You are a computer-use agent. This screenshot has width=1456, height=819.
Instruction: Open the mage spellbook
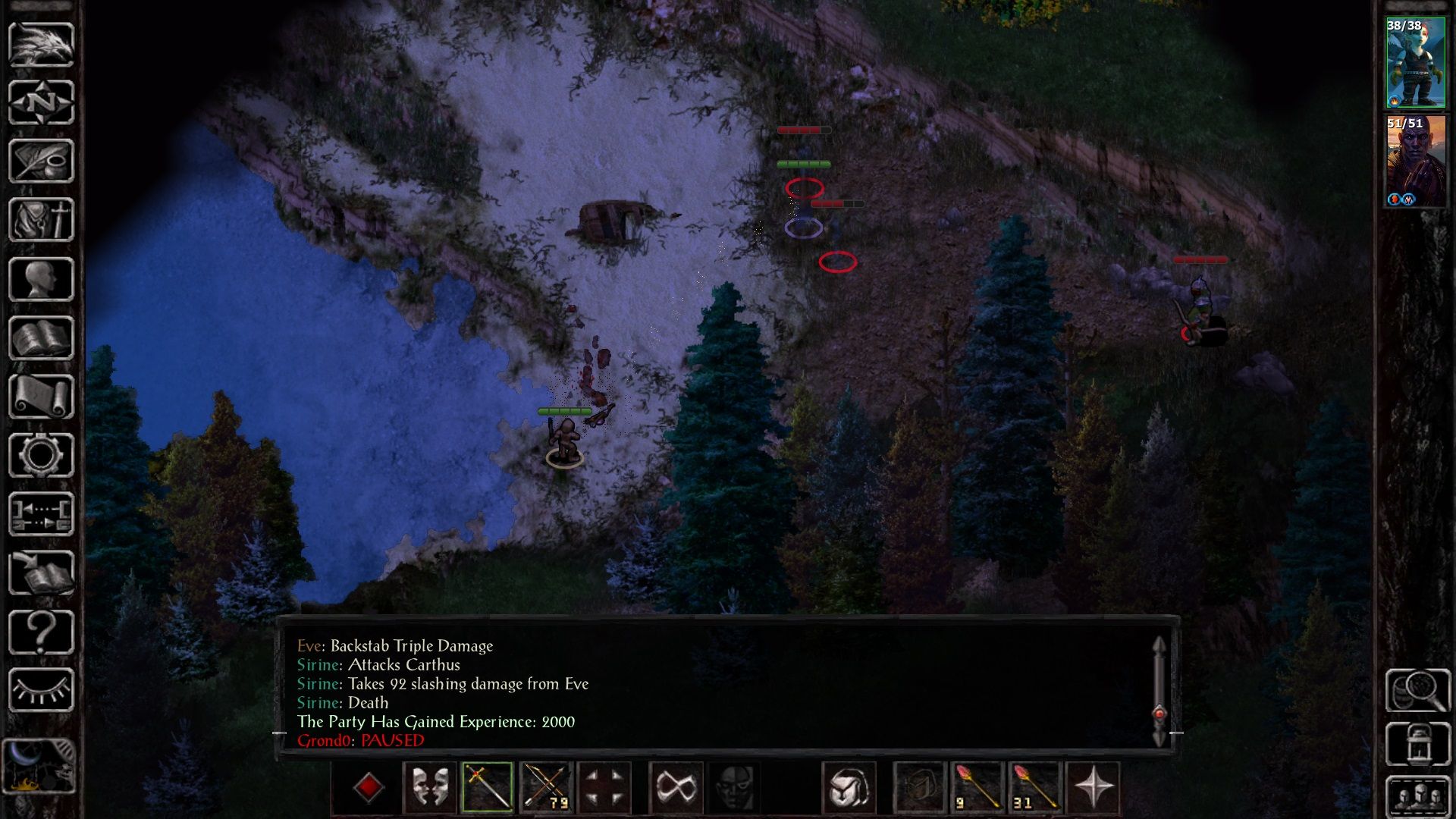point(41,338)
